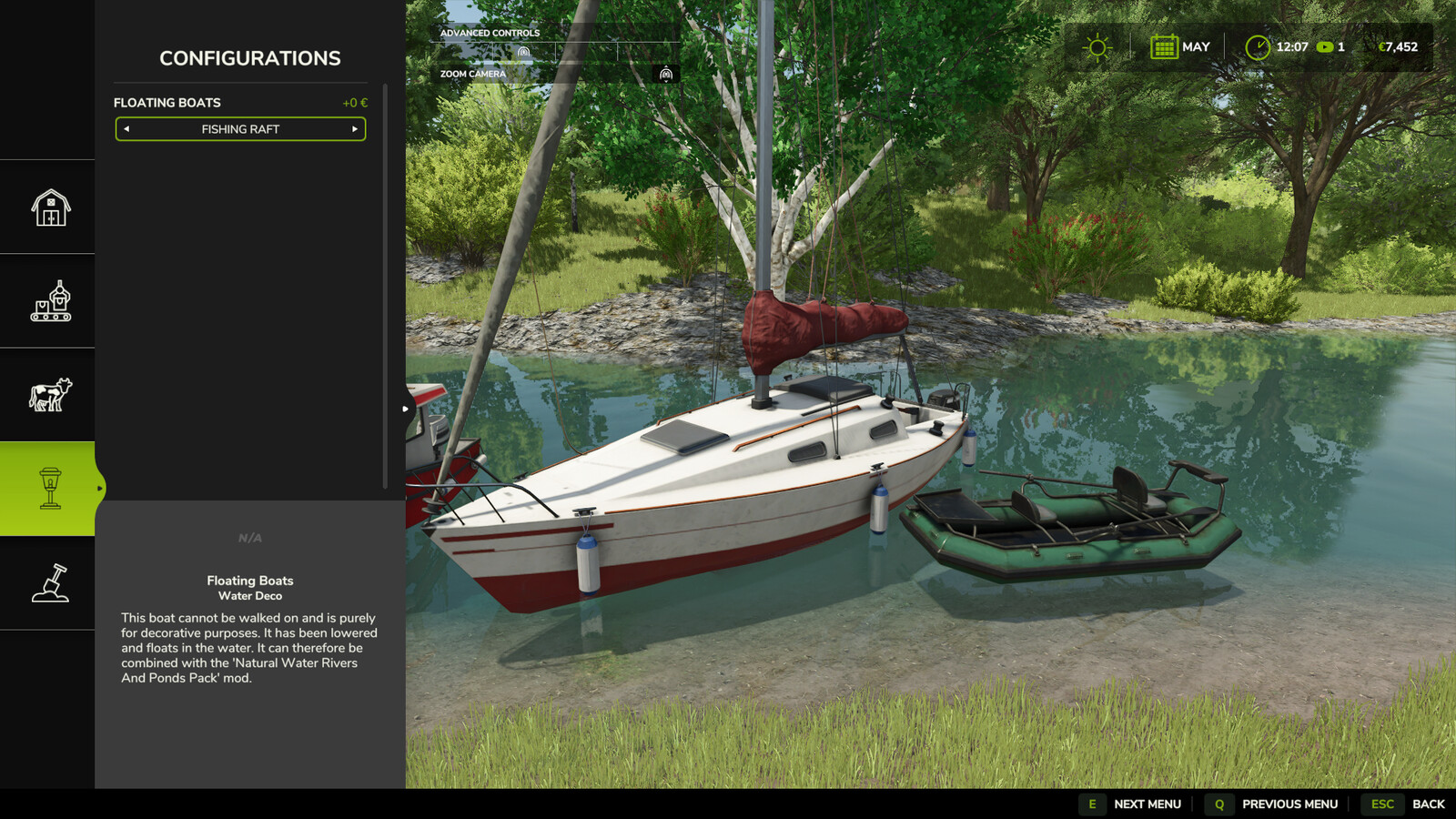Select the previous floating boat option

[x=126, y=129]
